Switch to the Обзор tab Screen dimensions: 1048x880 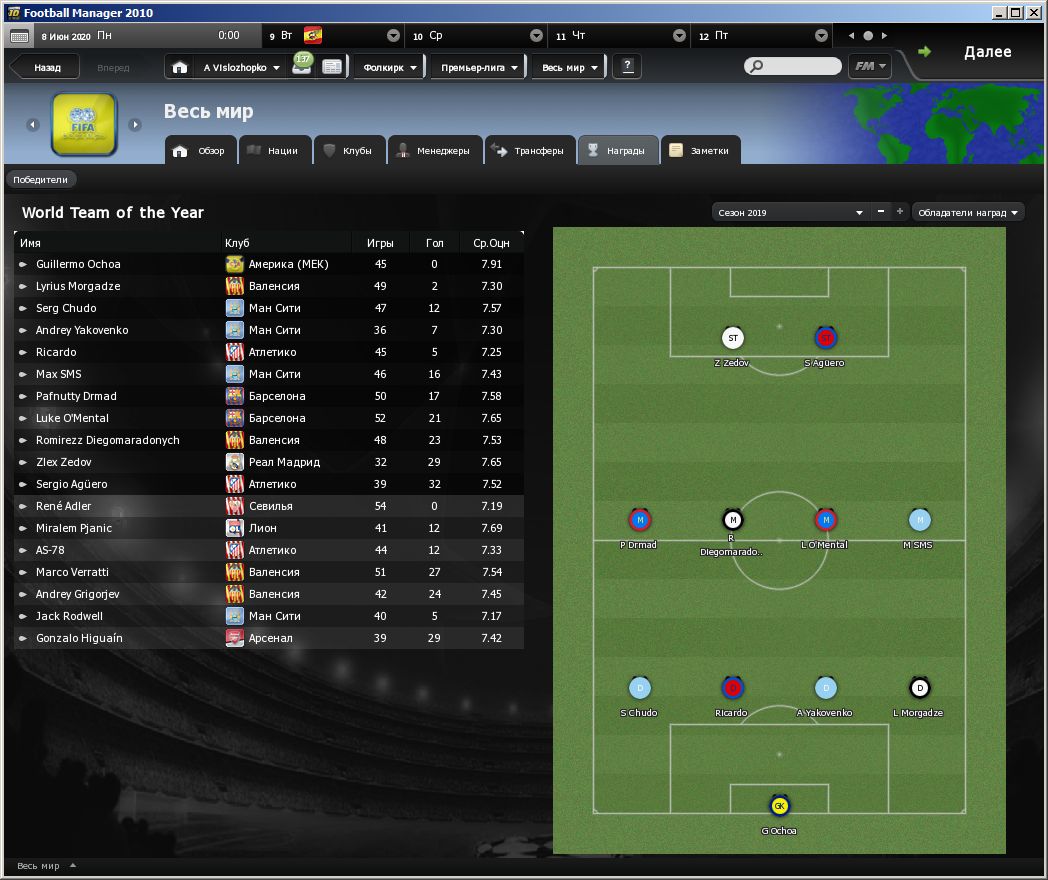coord(202,151)
